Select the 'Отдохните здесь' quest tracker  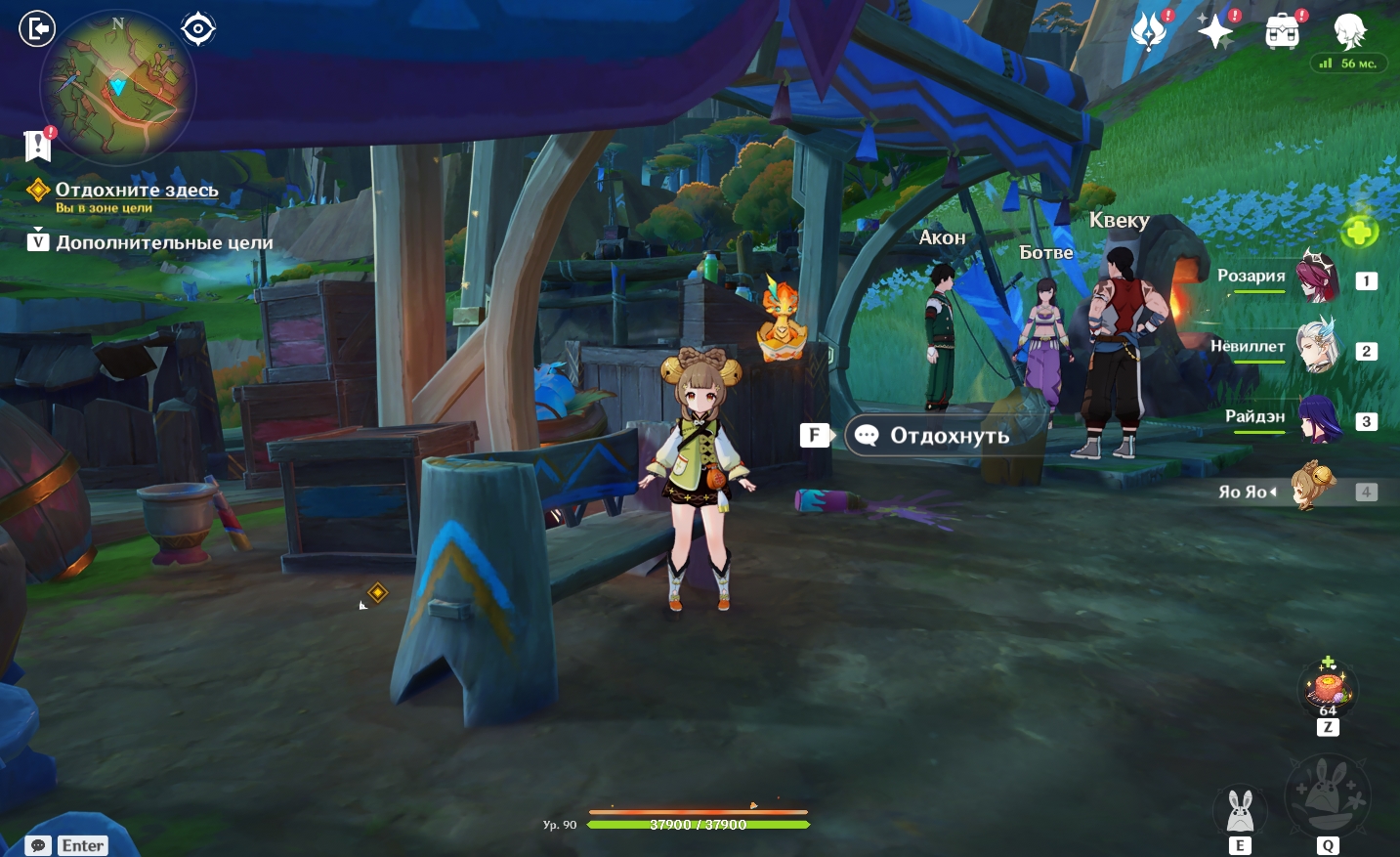(136, 190)
